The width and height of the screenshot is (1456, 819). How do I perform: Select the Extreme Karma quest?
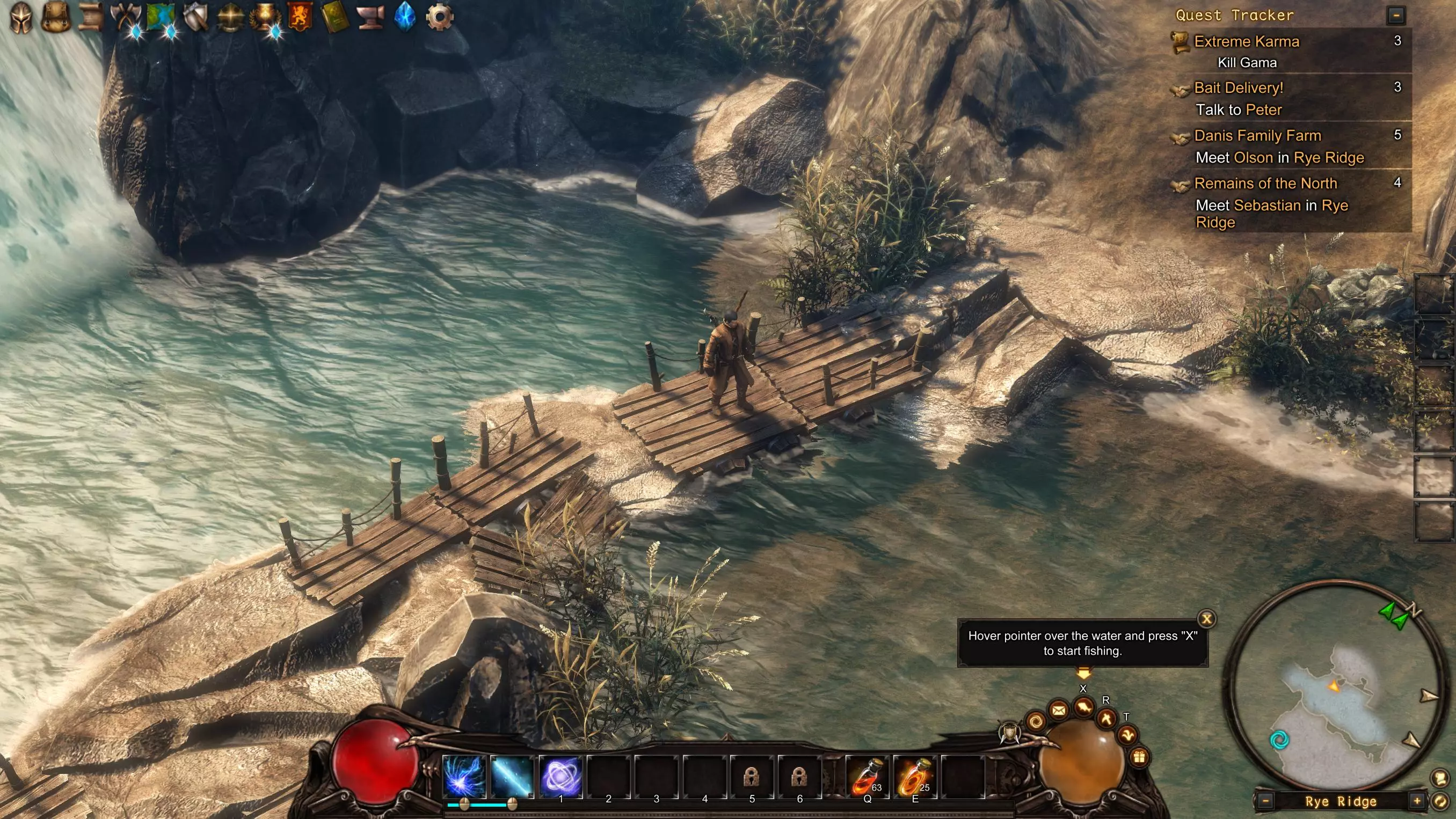1246,42
